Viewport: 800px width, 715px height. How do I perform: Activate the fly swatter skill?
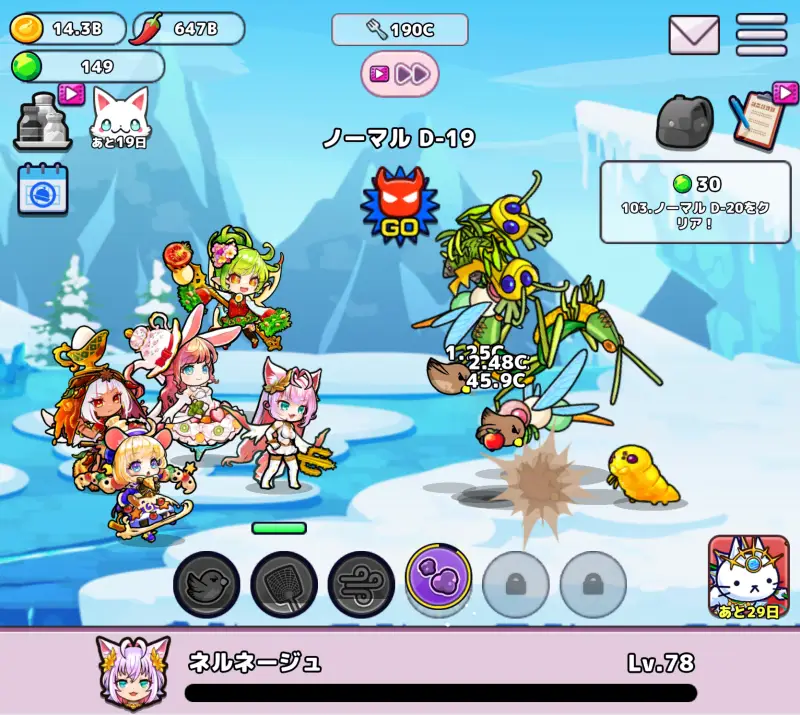tap(284, 584)
